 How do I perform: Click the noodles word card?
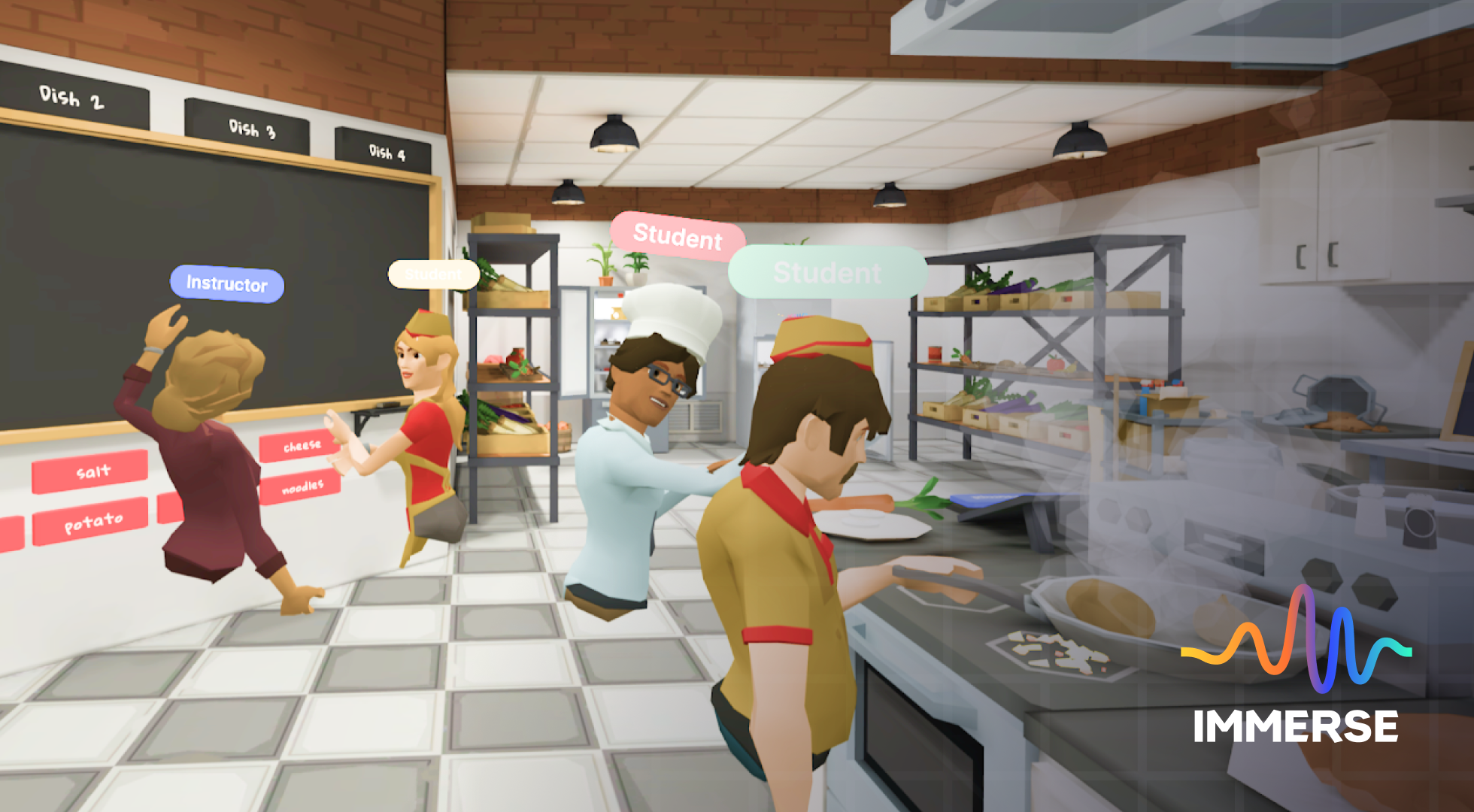[301, 487]
